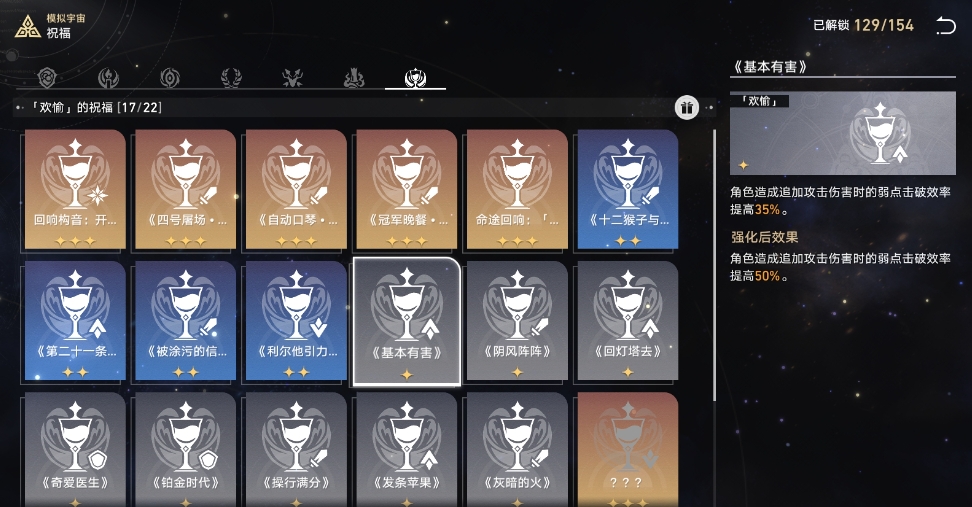Switch to the Preservation shield path tab
The width and height of the screenshot is (972, 507).
pos(46,78)
